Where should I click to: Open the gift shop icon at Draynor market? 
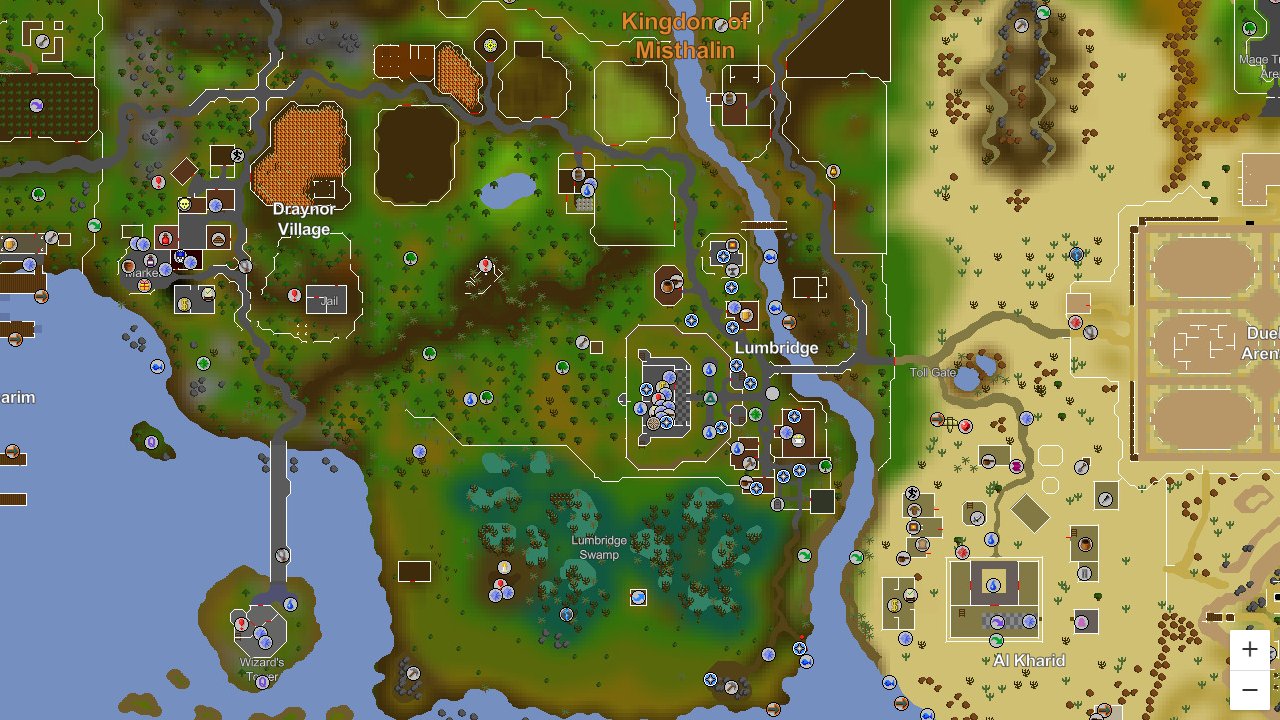tap(144, 286)
